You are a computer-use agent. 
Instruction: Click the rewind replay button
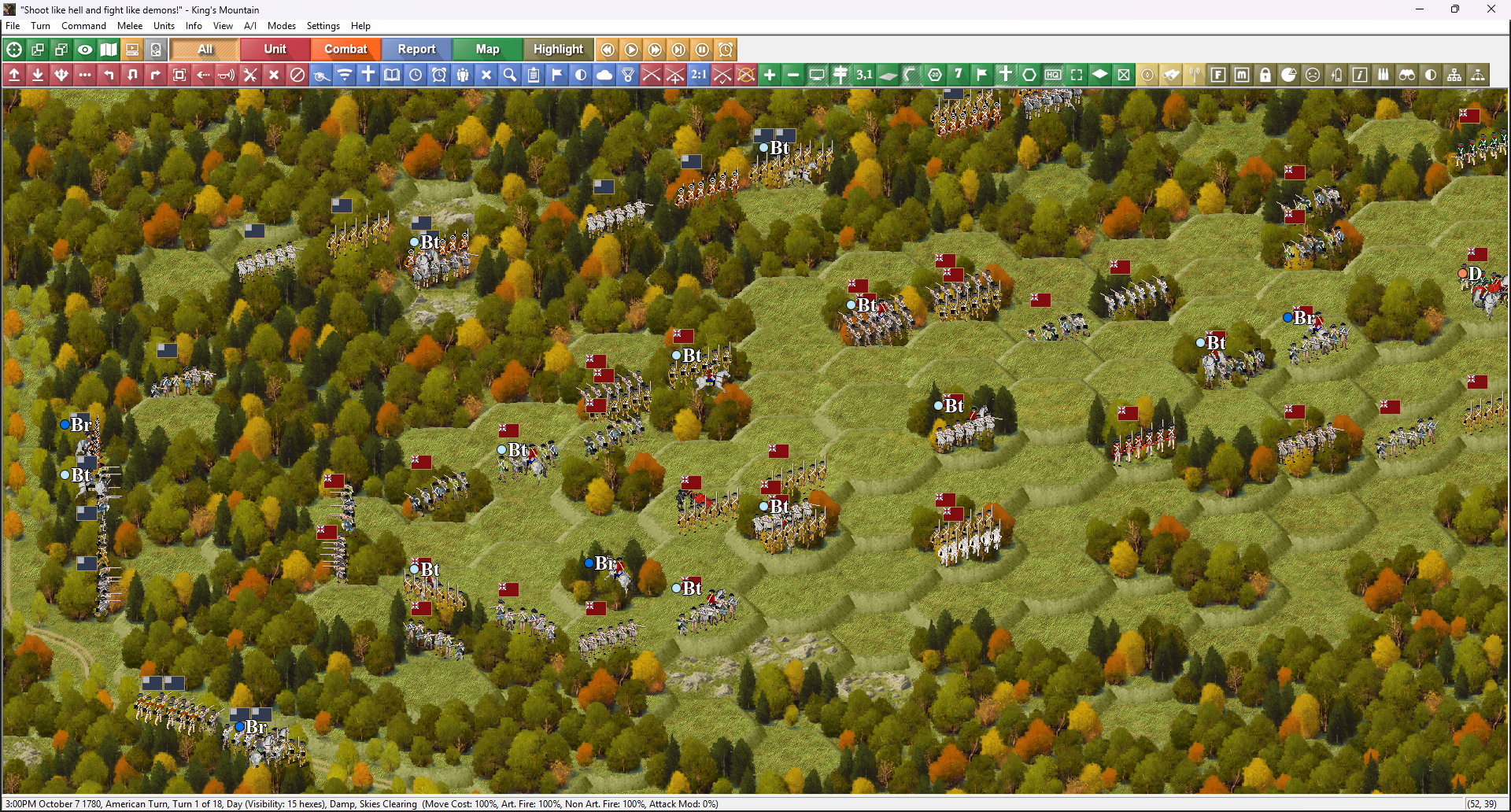608,50
